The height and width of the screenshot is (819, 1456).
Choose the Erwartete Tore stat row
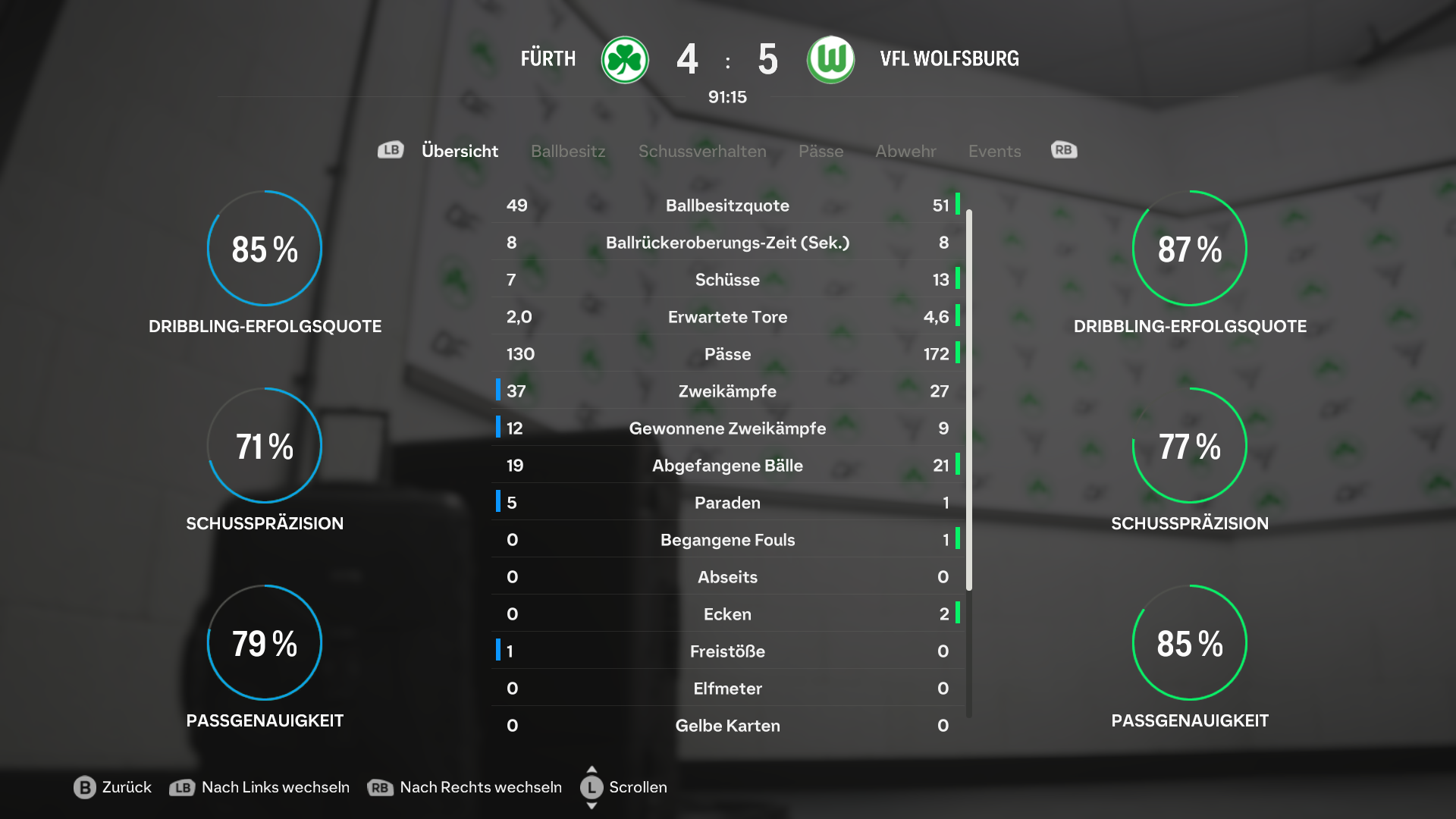click(727, 317)
